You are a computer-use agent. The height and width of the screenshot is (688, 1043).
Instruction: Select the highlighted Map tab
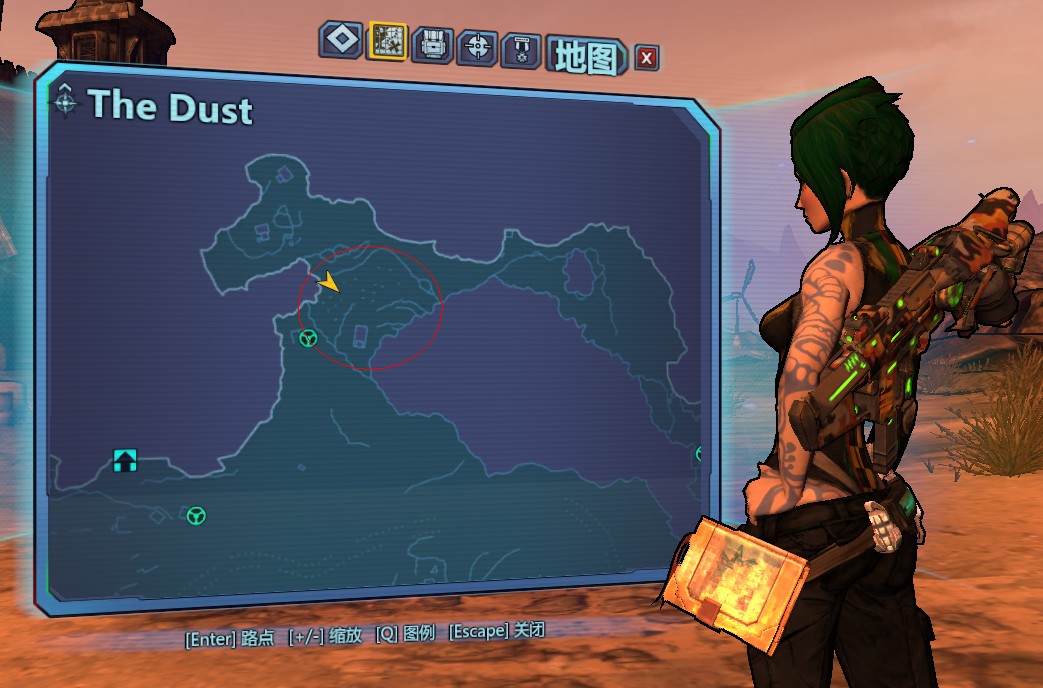click(386, 41)
